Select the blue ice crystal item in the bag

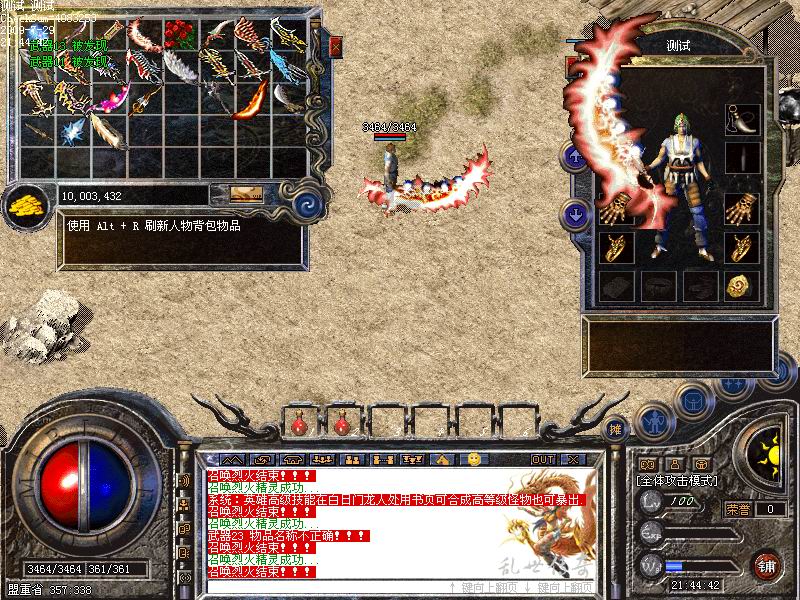[73, 131]
